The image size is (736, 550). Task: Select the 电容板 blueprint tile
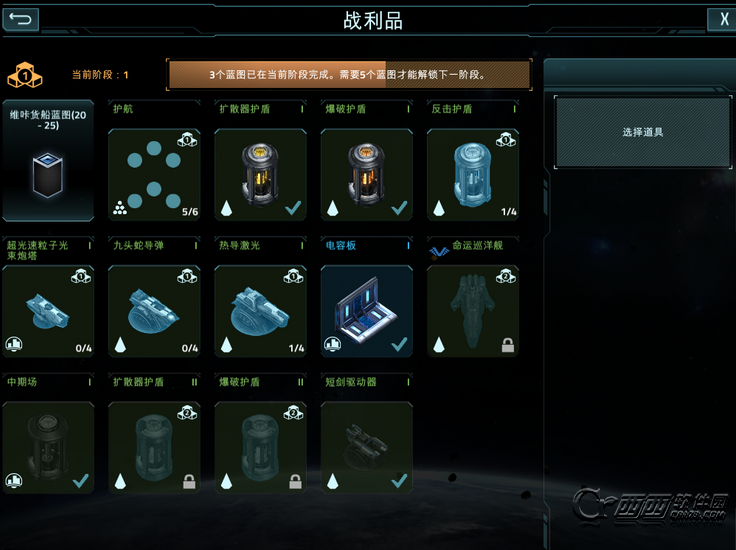pos(366,311)
